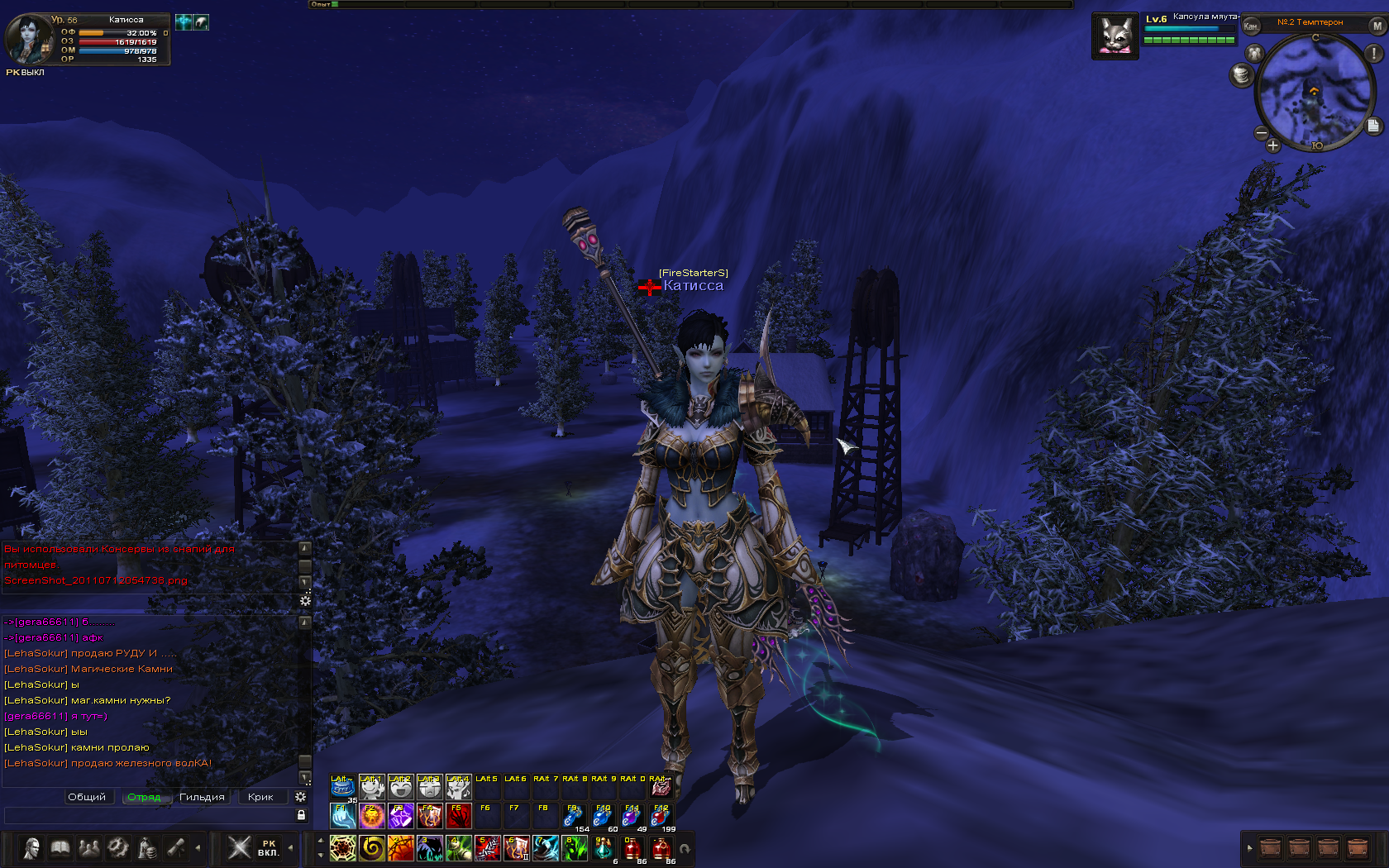1389x868 pixels.
Task: Select the cat pet portrait
Action: click(1115, 36)
